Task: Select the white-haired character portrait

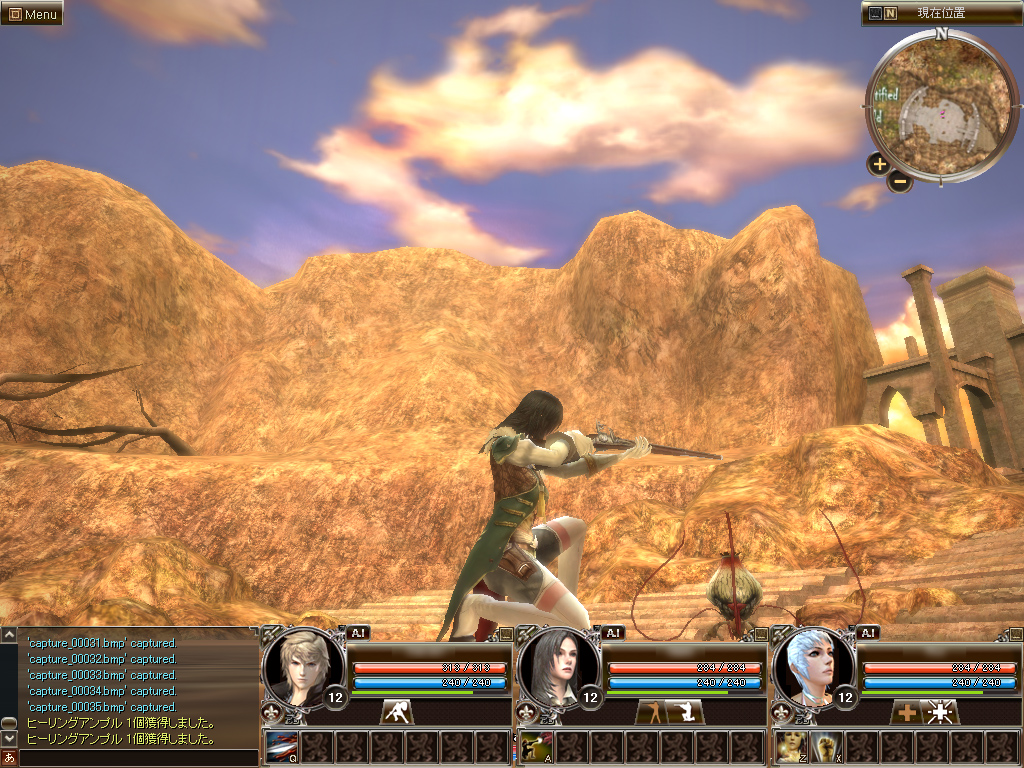Action: pyautogui.click(x=814, y=664)
